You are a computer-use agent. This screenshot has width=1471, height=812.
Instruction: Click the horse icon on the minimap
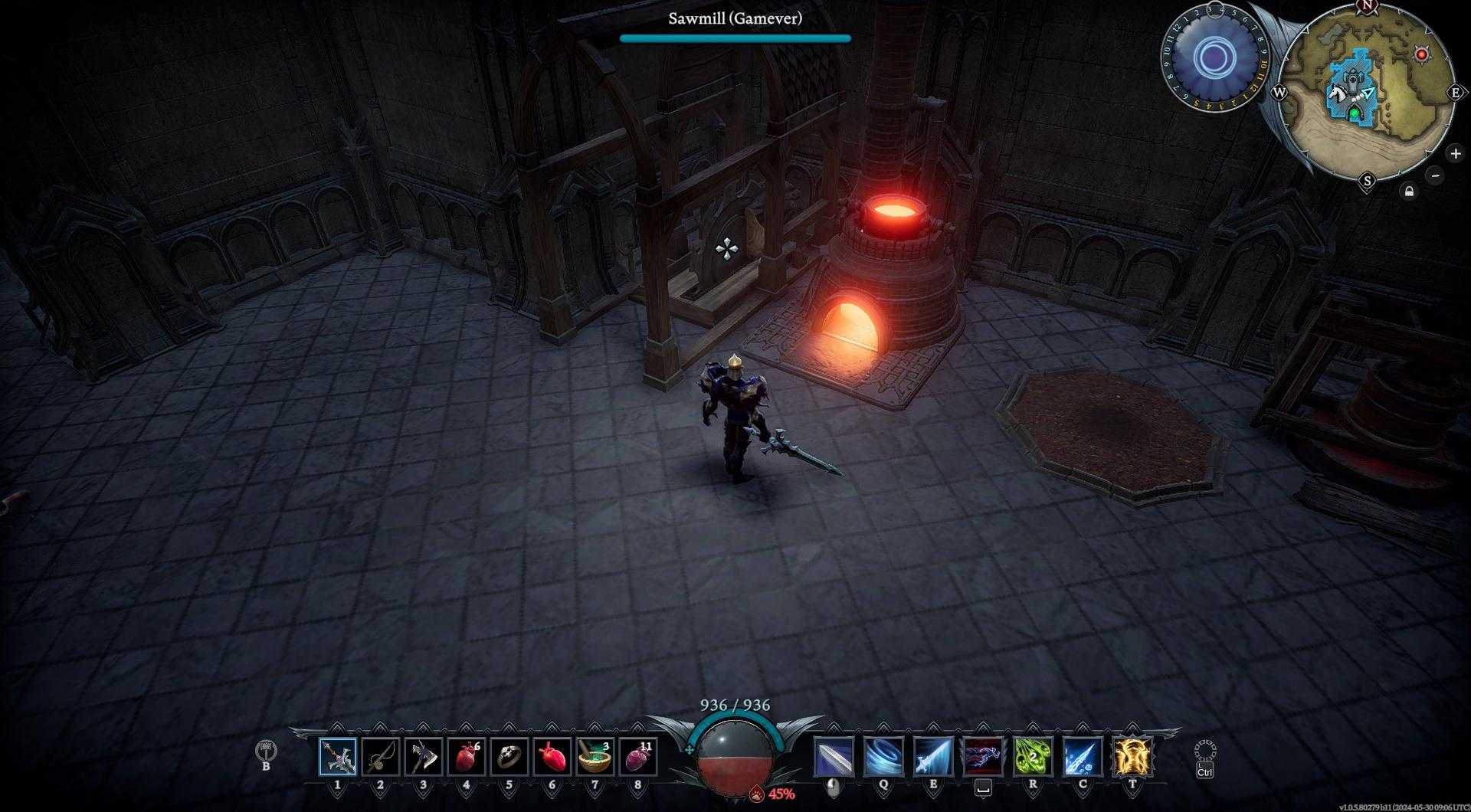(1337, 92)
